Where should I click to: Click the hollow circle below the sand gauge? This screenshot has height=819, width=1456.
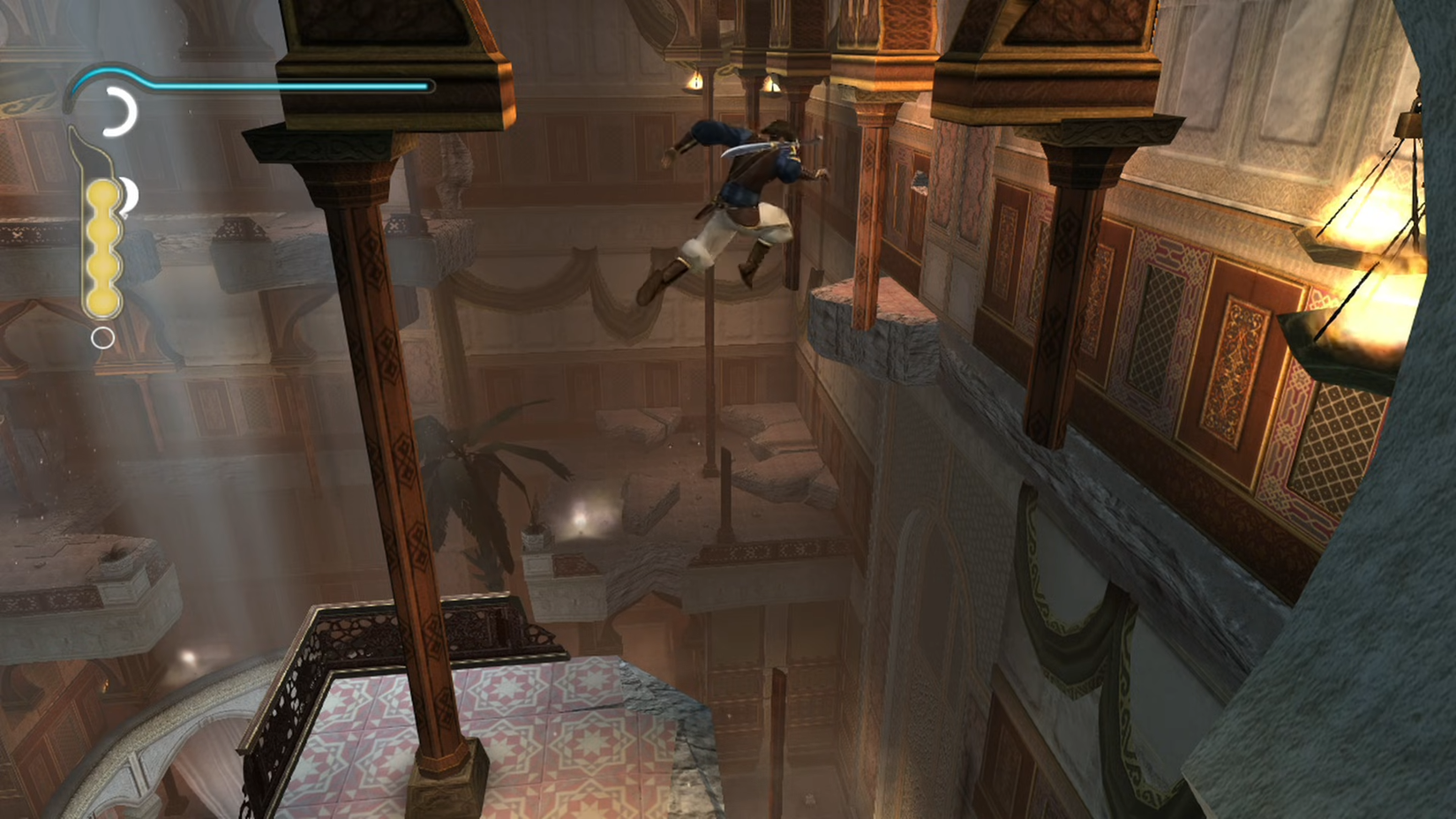pos(102,337)
